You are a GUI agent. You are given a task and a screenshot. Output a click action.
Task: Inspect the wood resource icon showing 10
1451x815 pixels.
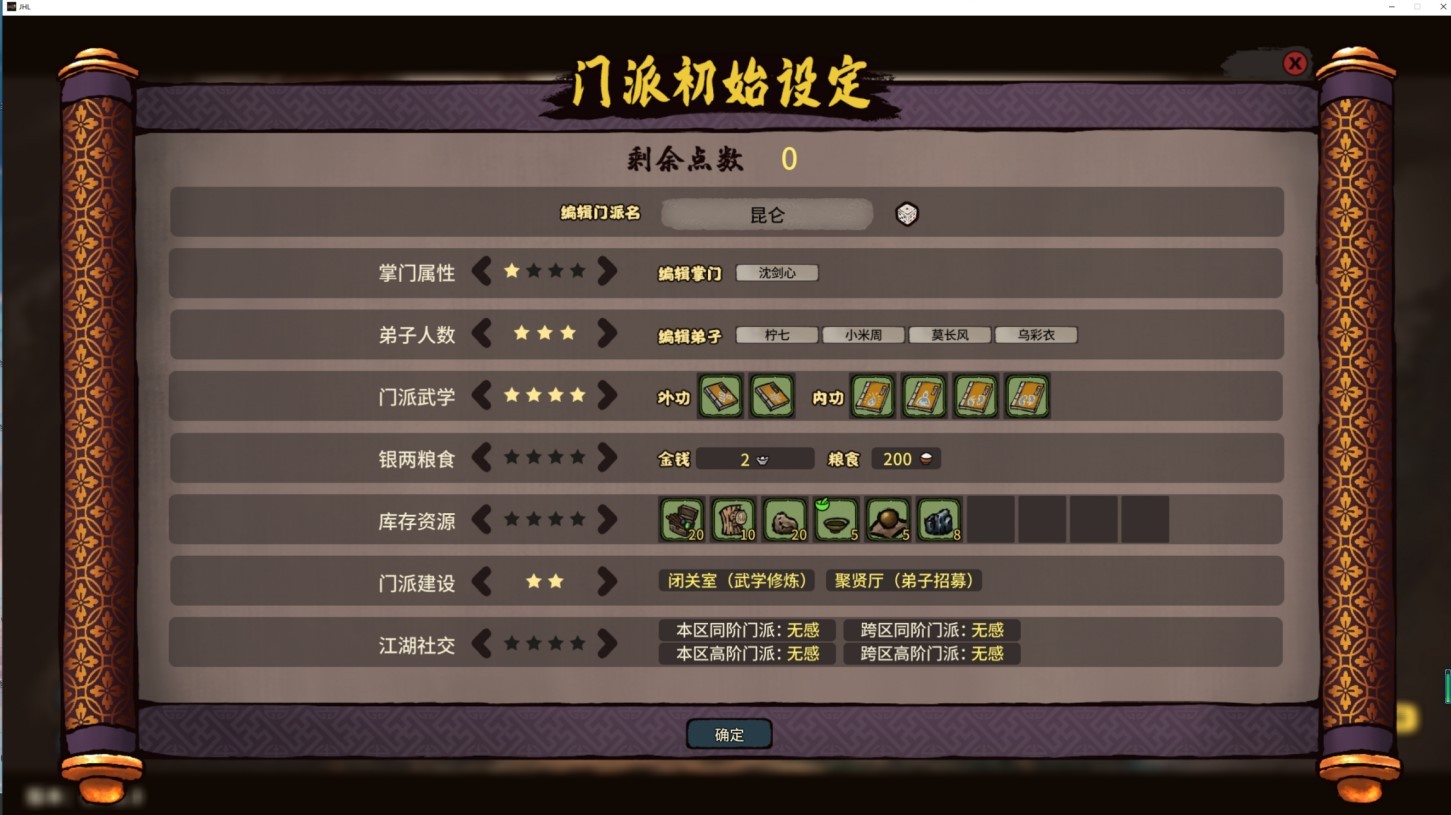click(733, 519)
